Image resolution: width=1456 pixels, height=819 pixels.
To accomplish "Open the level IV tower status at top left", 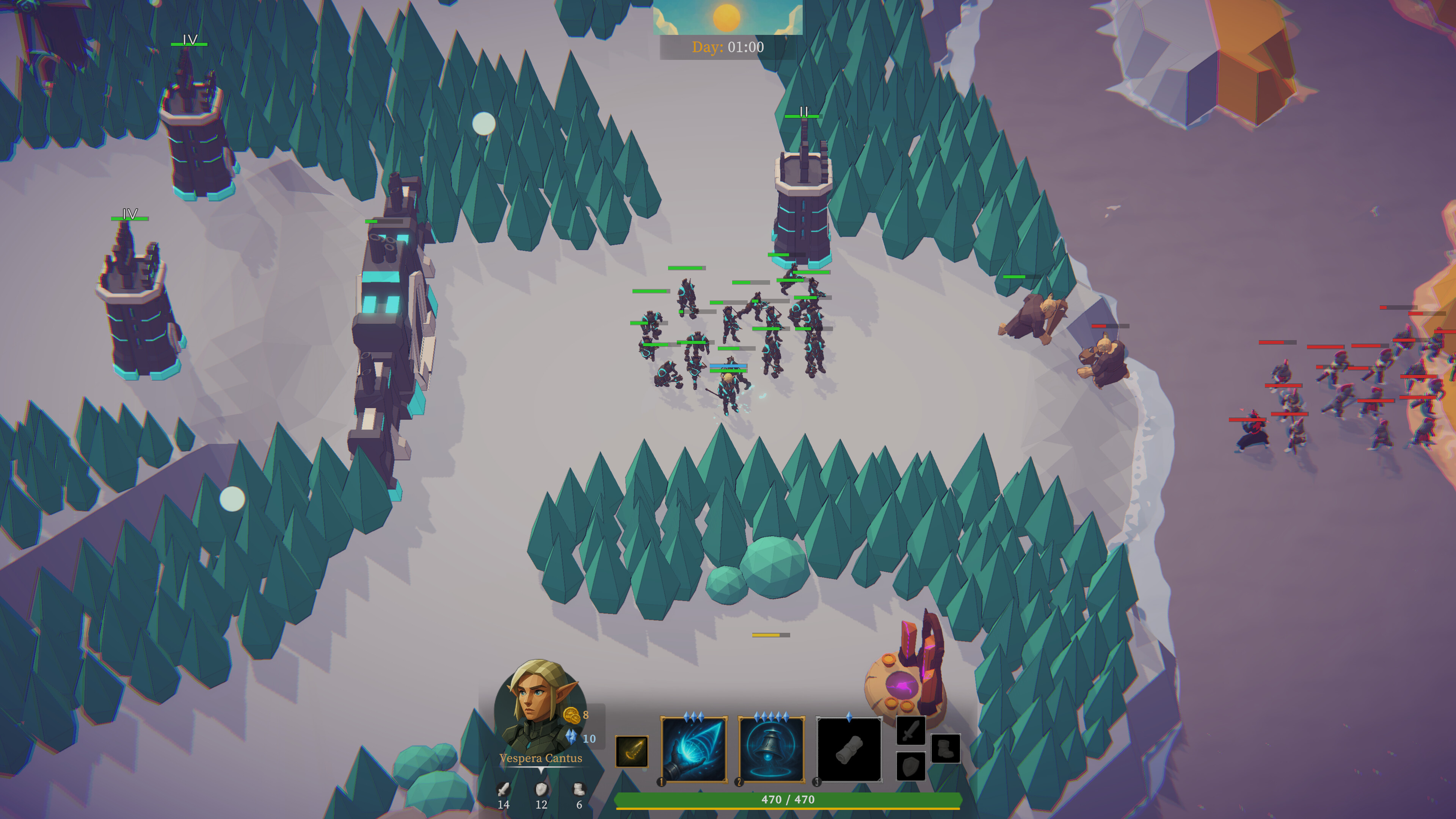I will click(x=189, y=39).
